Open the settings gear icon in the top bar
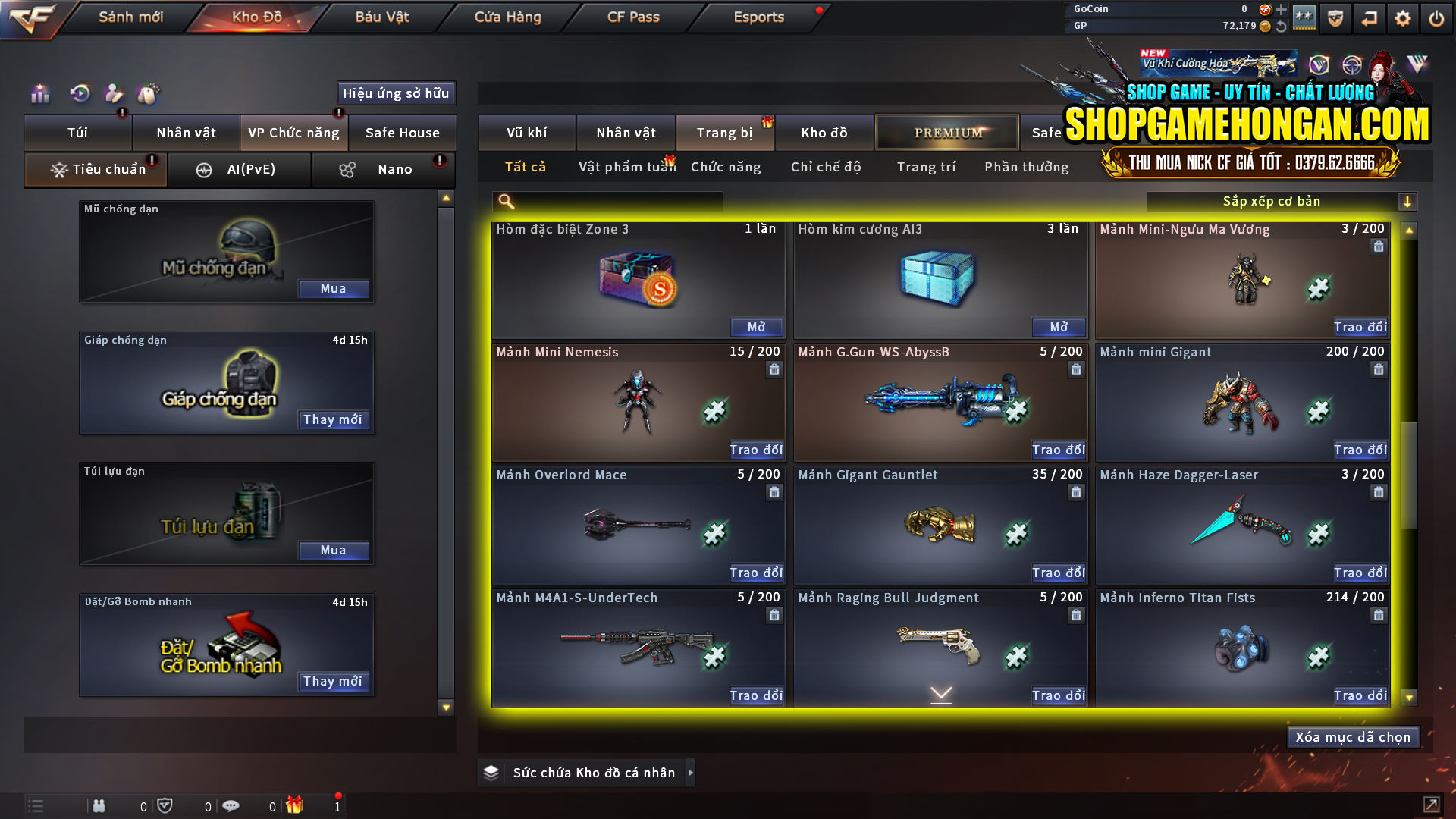The image size is (1456, 819). [x=1402, y=17]
